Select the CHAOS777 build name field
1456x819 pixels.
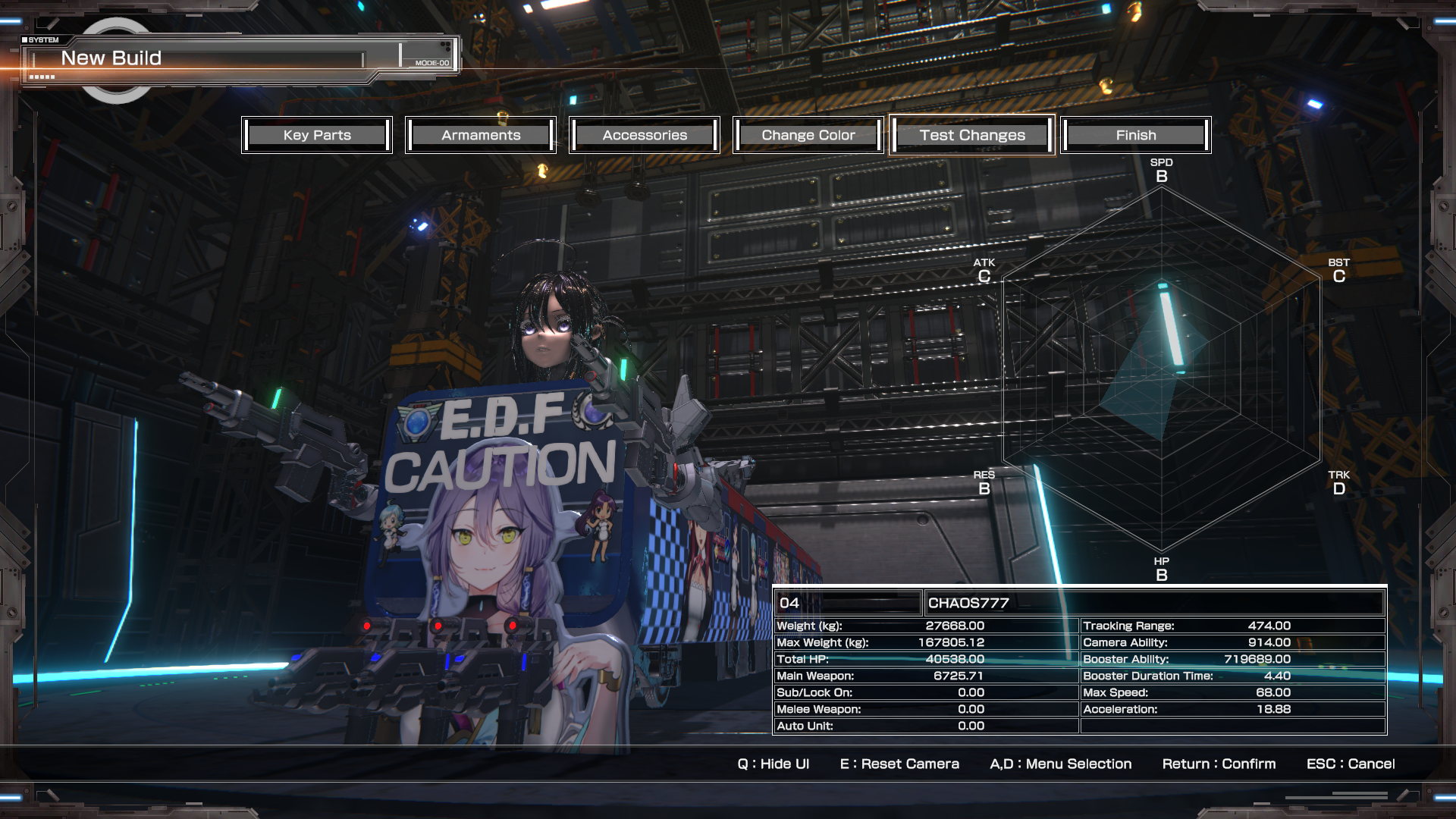(1154, 603)
